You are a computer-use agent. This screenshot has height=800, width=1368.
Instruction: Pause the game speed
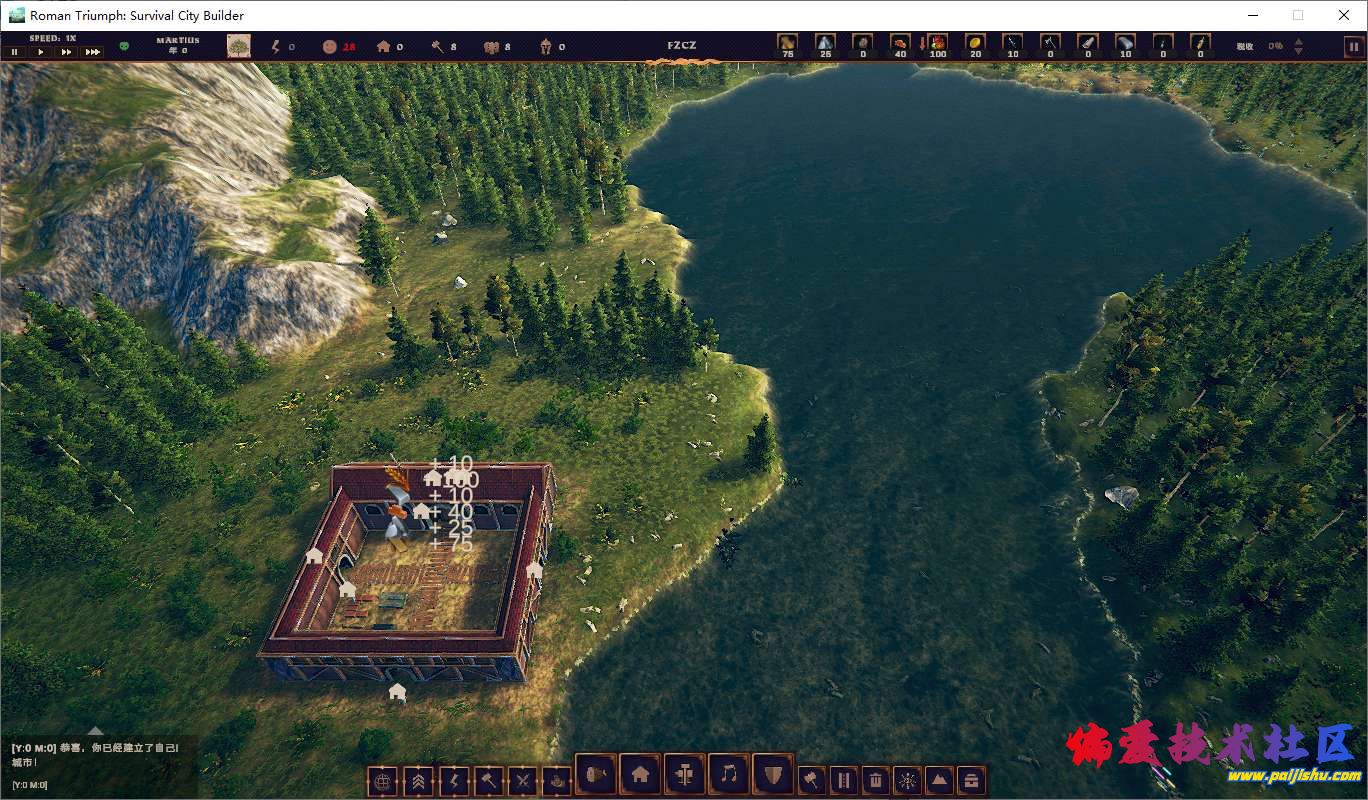point(15,52)
